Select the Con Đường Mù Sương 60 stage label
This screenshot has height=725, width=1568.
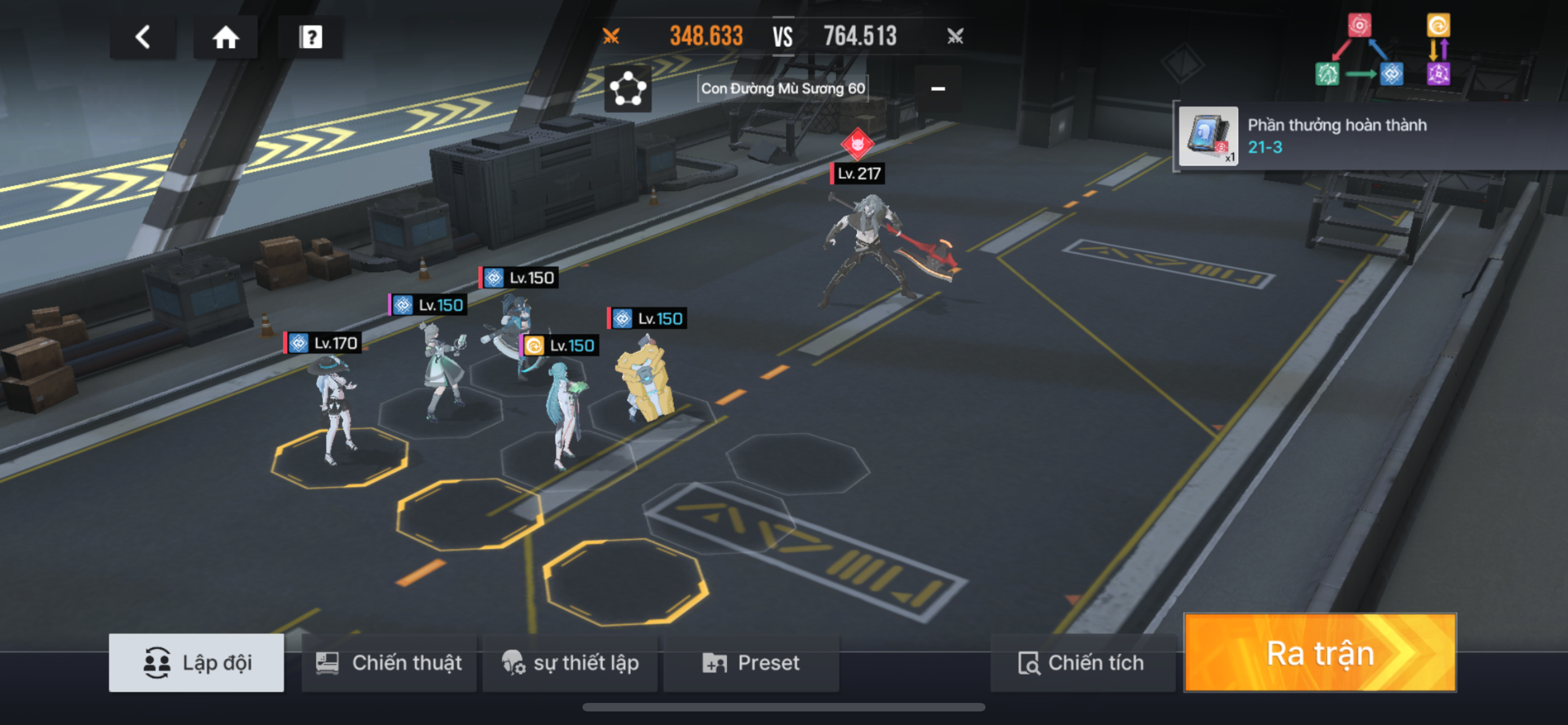pos(782,89)
